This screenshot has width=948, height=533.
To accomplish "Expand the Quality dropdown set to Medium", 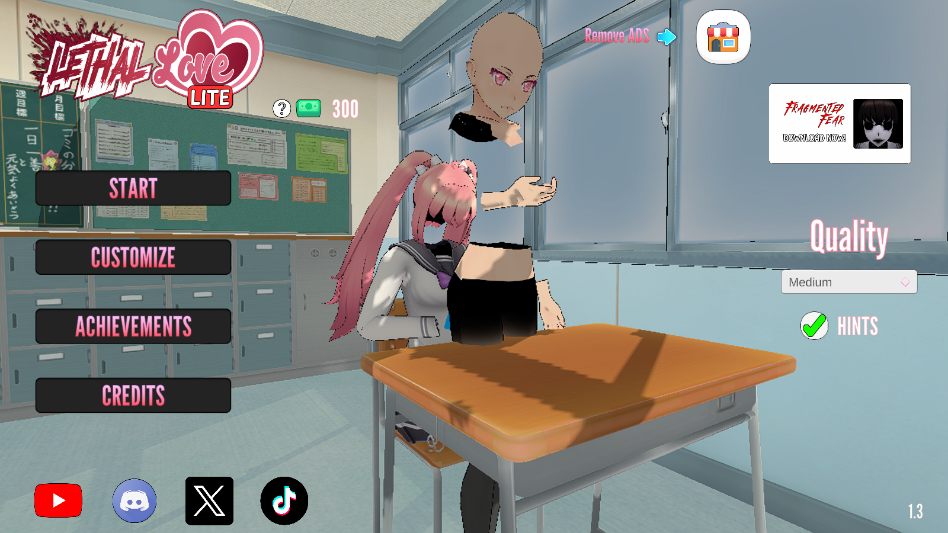I will click(849, 282).
